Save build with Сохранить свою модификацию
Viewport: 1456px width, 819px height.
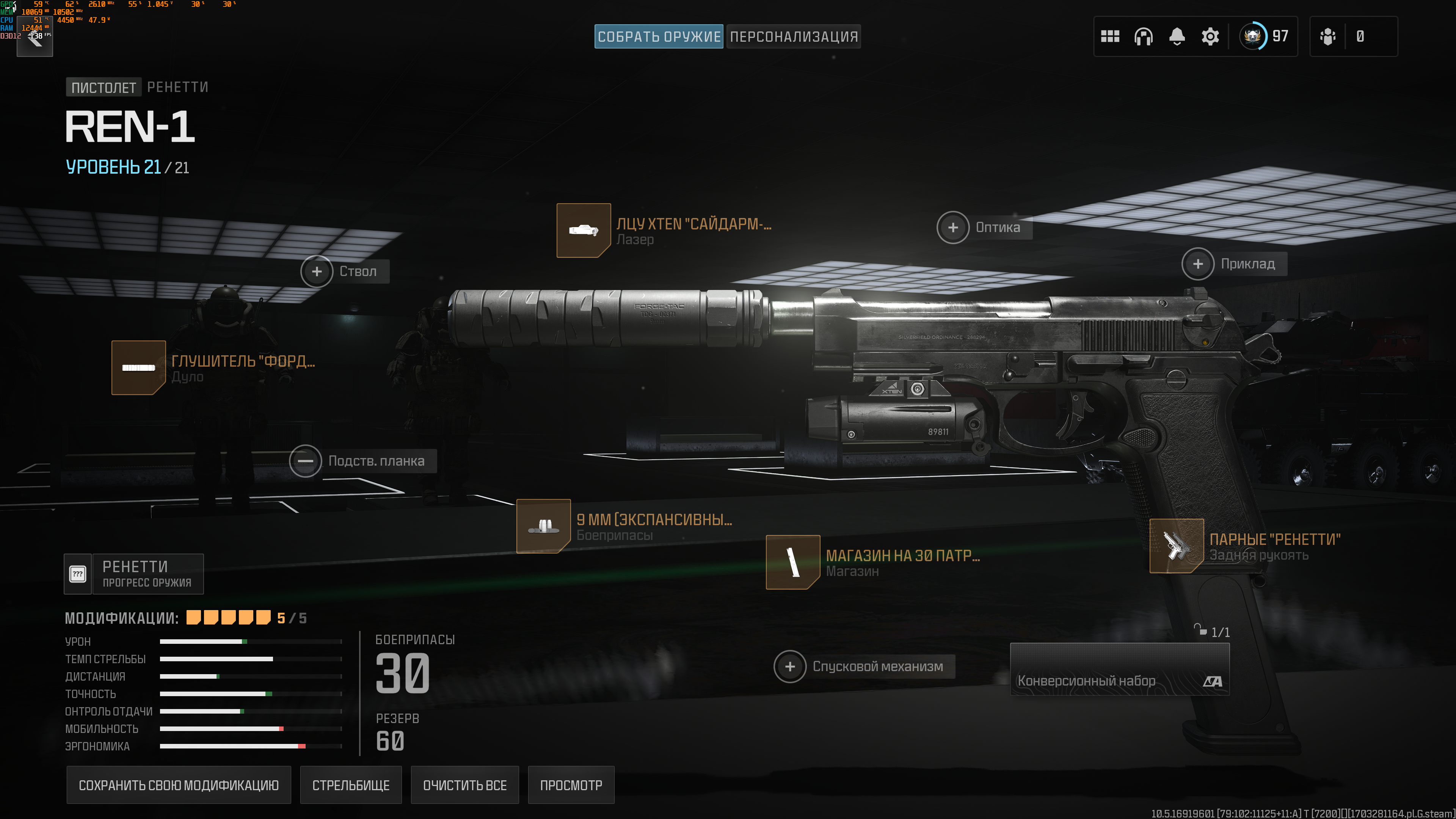pos(179,785)
